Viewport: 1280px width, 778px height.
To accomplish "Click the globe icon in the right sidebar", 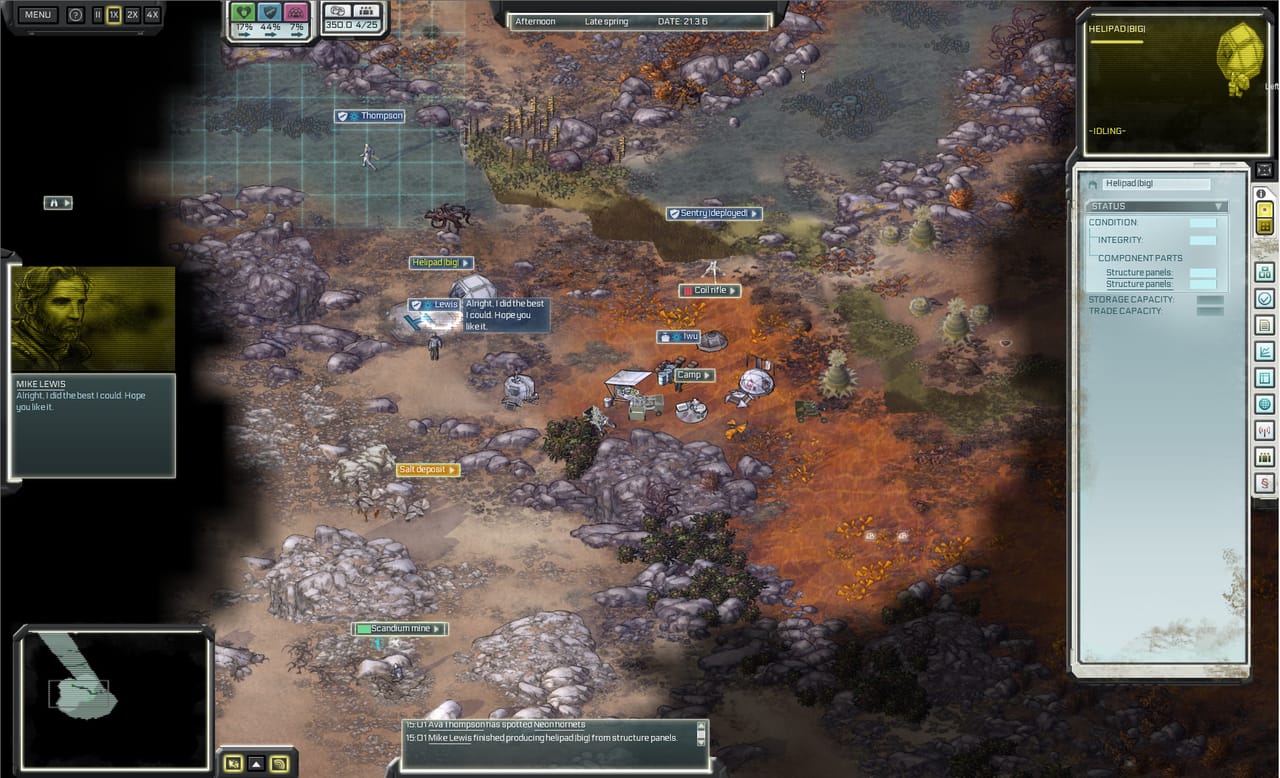I will tap(1264, 404).
